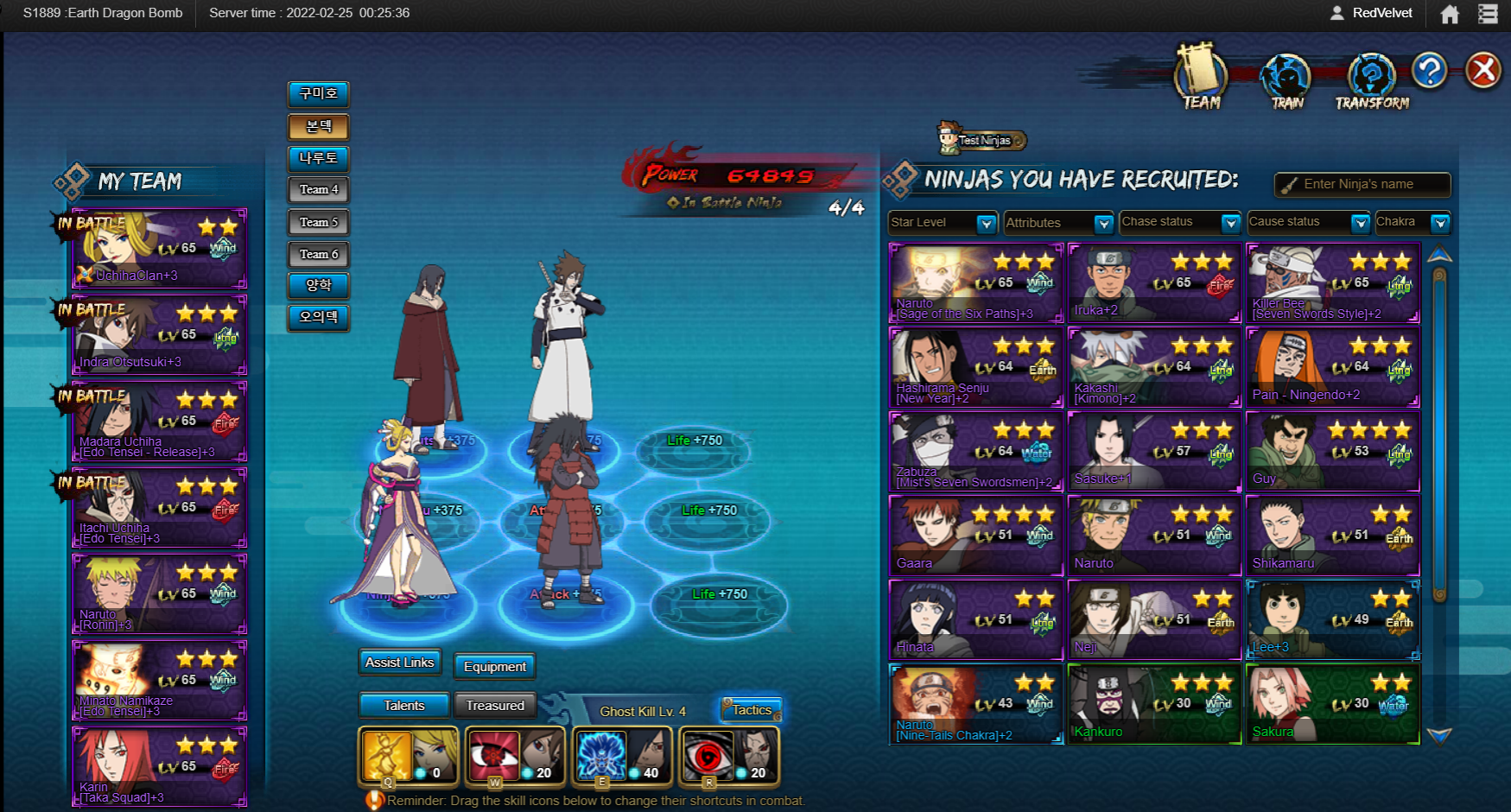Open the Assist Links panel
Image resolution: width=1511 pixels, height=812 pixels.
click(399, 663)
